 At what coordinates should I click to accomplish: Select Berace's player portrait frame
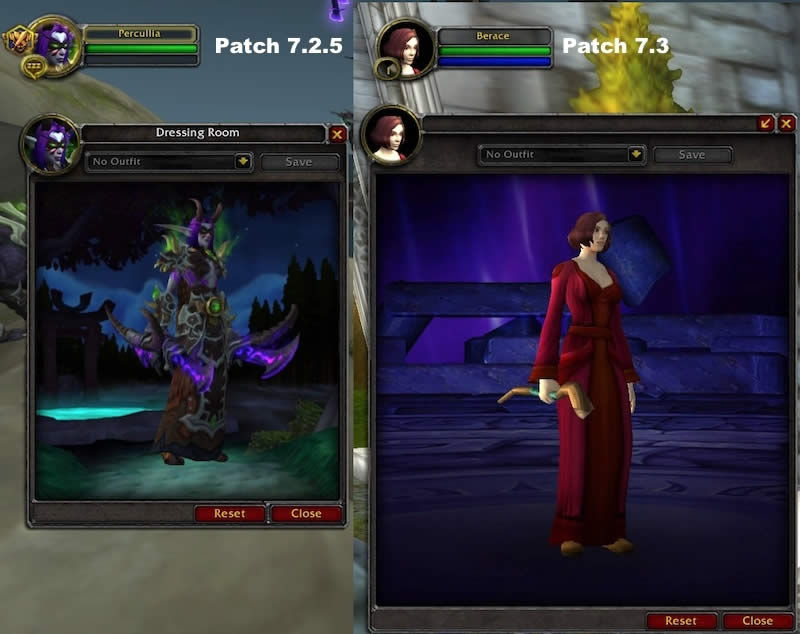(405, 46)
